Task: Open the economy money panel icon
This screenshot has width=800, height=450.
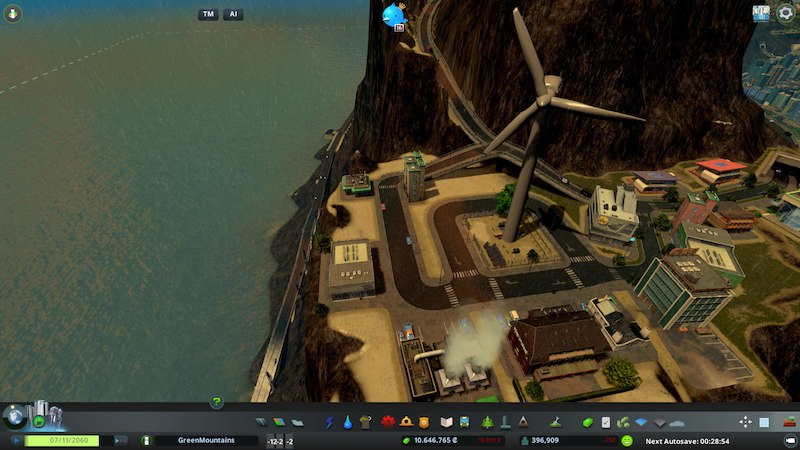Action: coord(406,440)
